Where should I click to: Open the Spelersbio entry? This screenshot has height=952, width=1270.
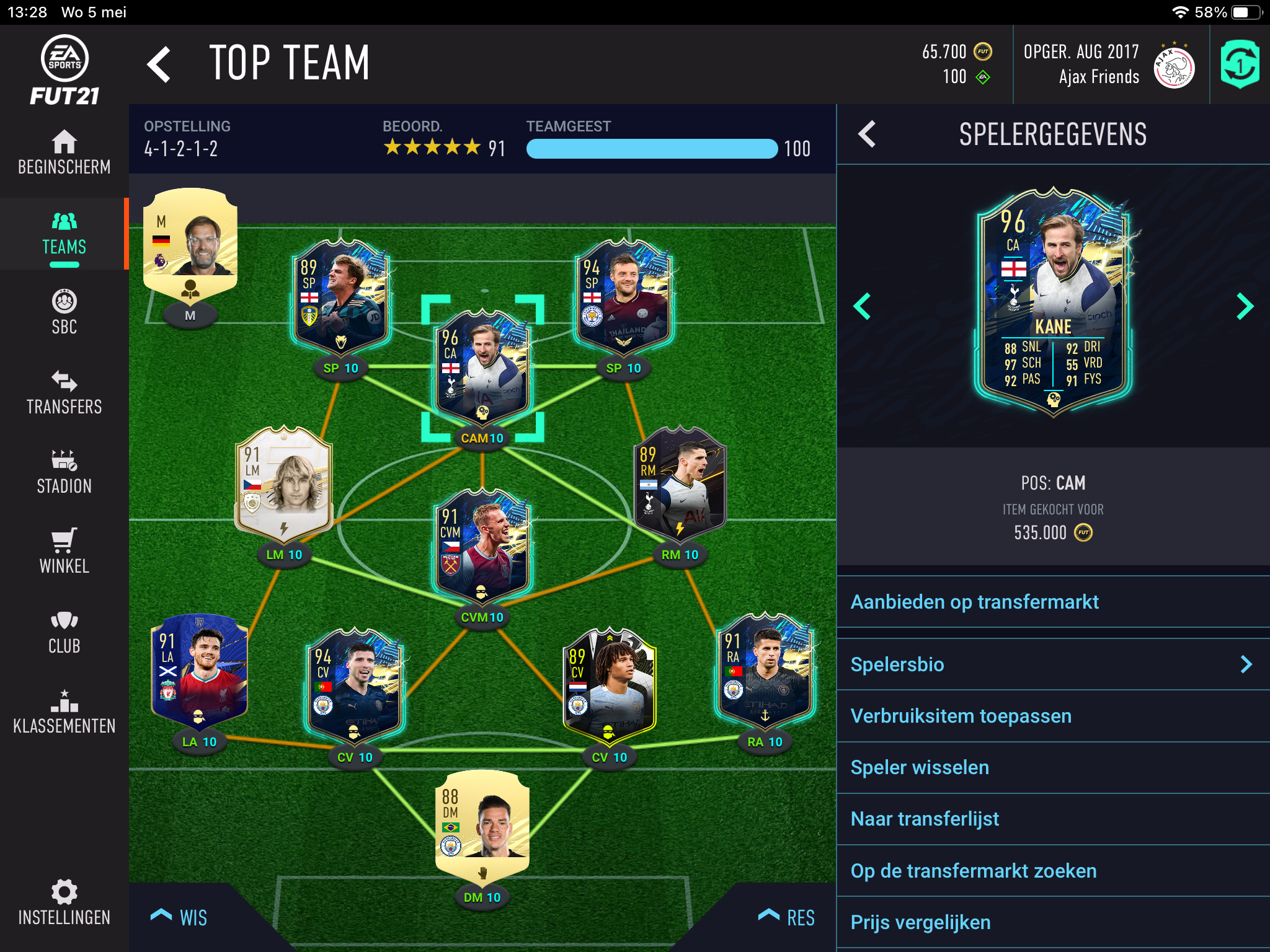pos(1053,664)
